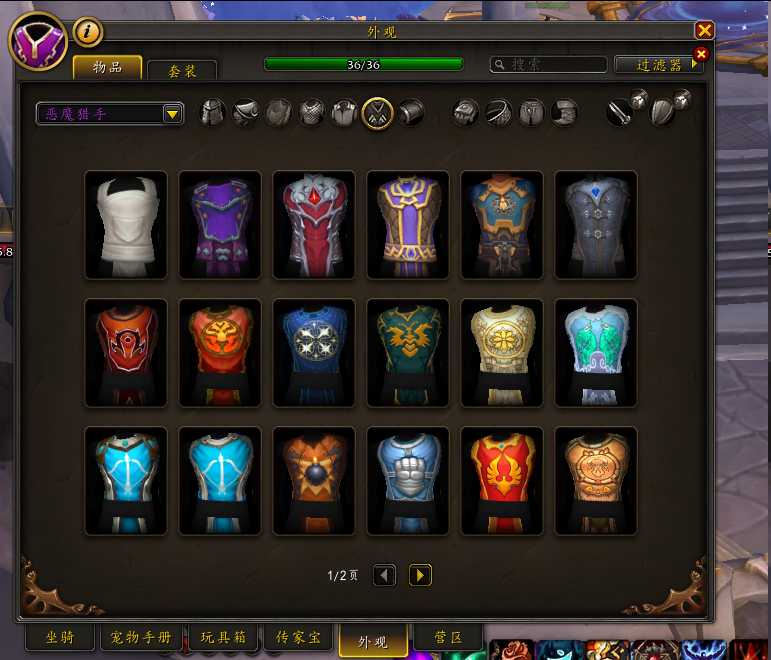Select the orange bomb emblem tabard

(x=314, y=481)
